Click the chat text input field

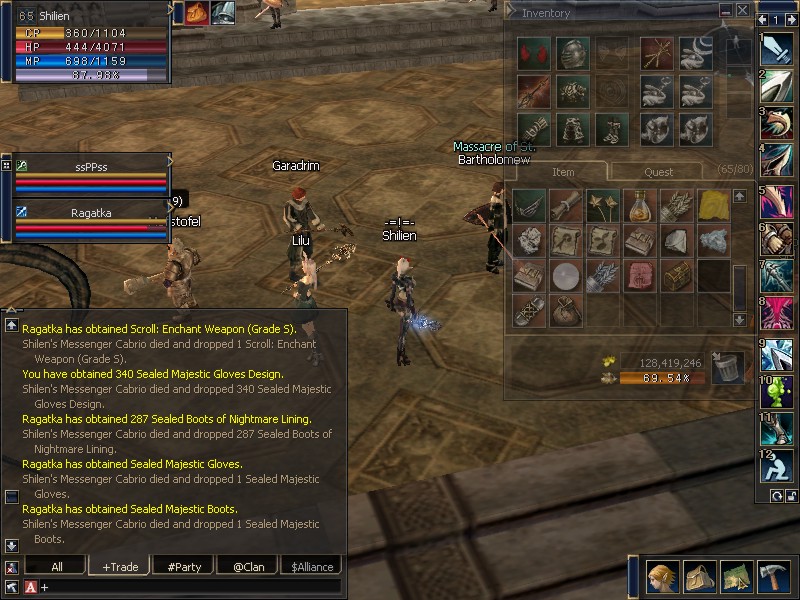190,586
